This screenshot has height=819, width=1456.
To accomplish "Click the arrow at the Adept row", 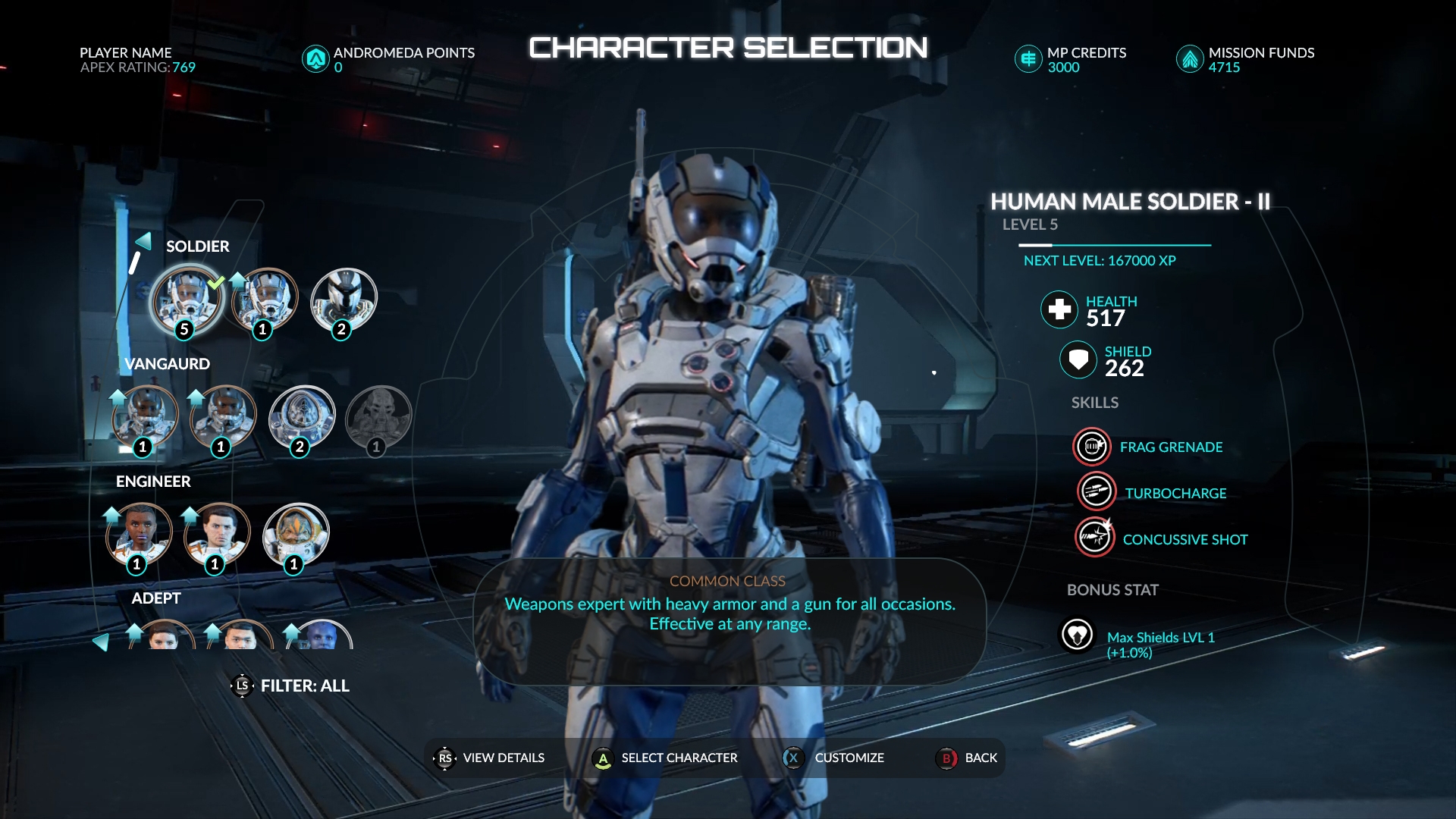I will tap(100, 642).
